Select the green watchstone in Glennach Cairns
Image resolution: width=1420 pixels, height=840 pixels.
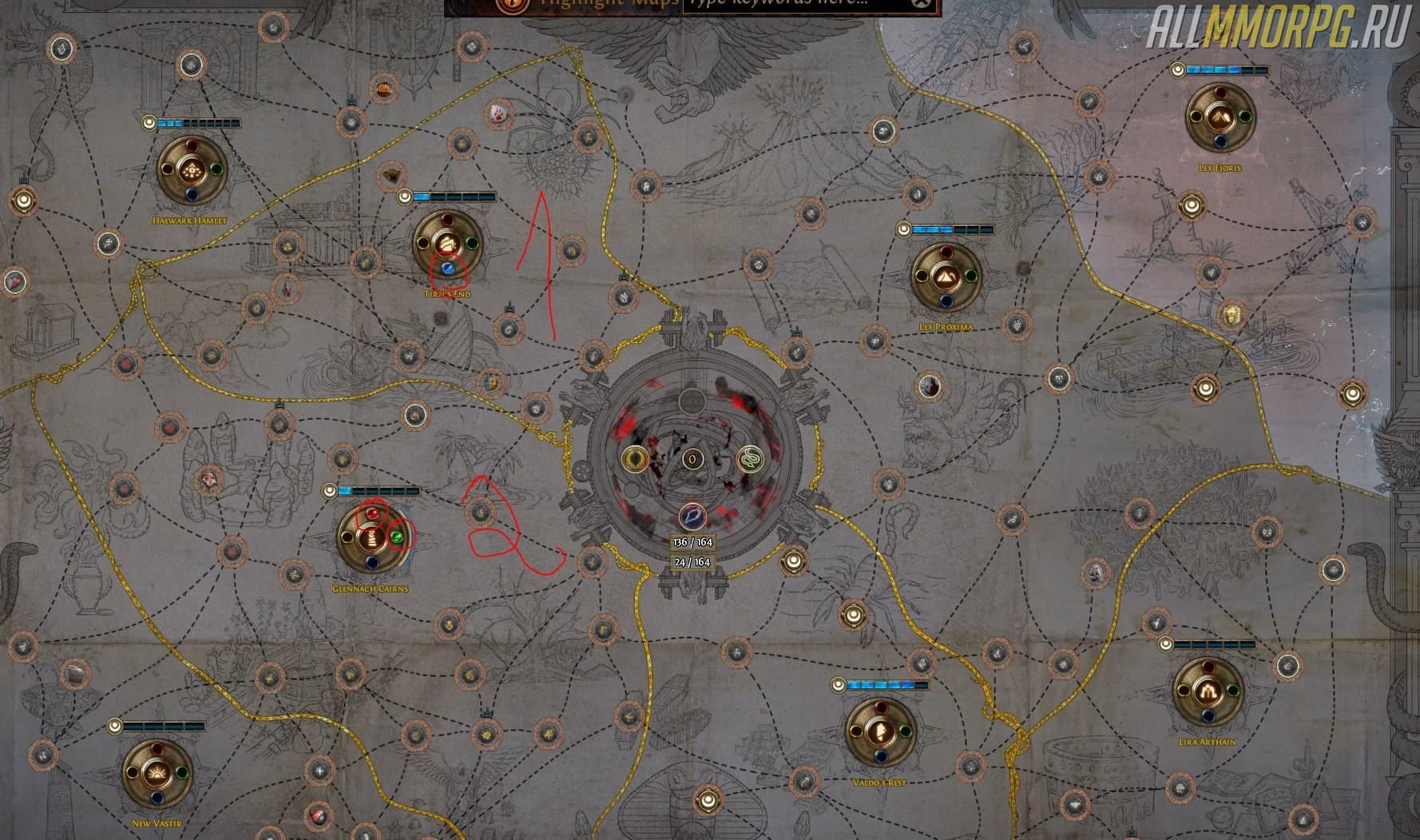(x=397, y=538)
